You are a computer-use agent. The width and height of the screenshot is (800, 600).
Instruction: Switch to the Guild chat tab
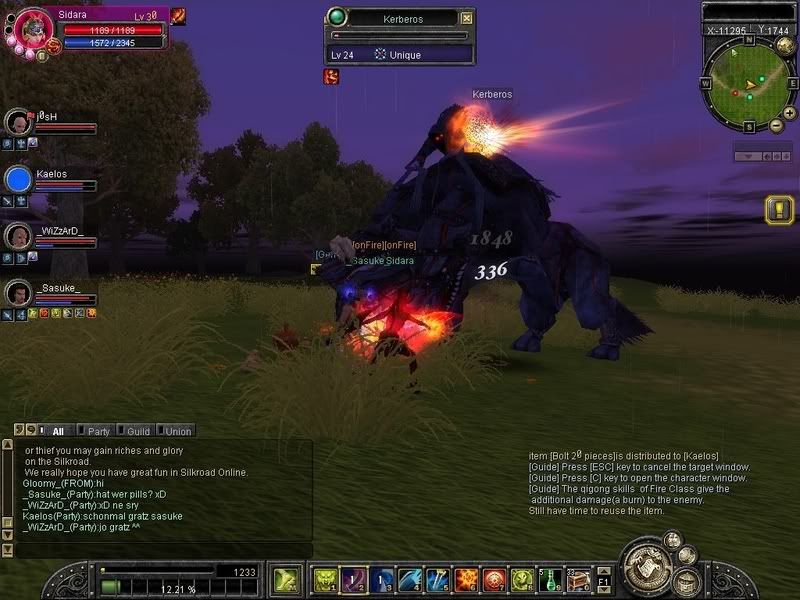(x=134, y=431)
